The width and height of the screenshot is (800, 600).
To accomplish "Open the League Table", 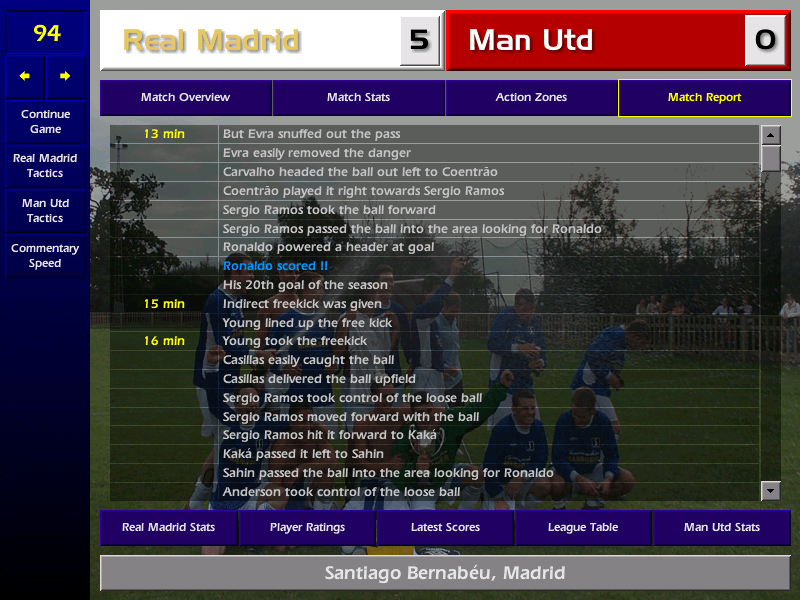I will click(x=583, y=527).
